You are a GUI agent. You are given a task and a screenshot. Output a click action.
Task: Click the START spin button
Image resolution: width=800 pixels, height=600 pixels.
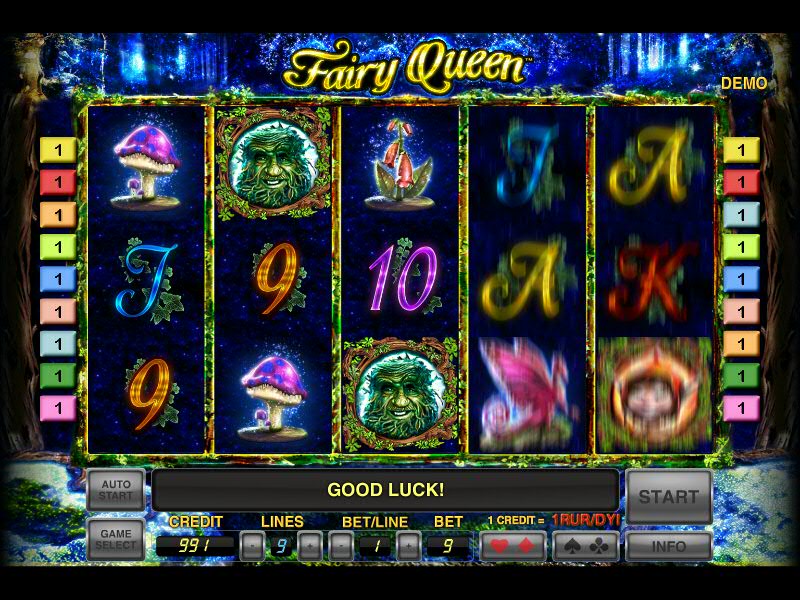[669, 496]
